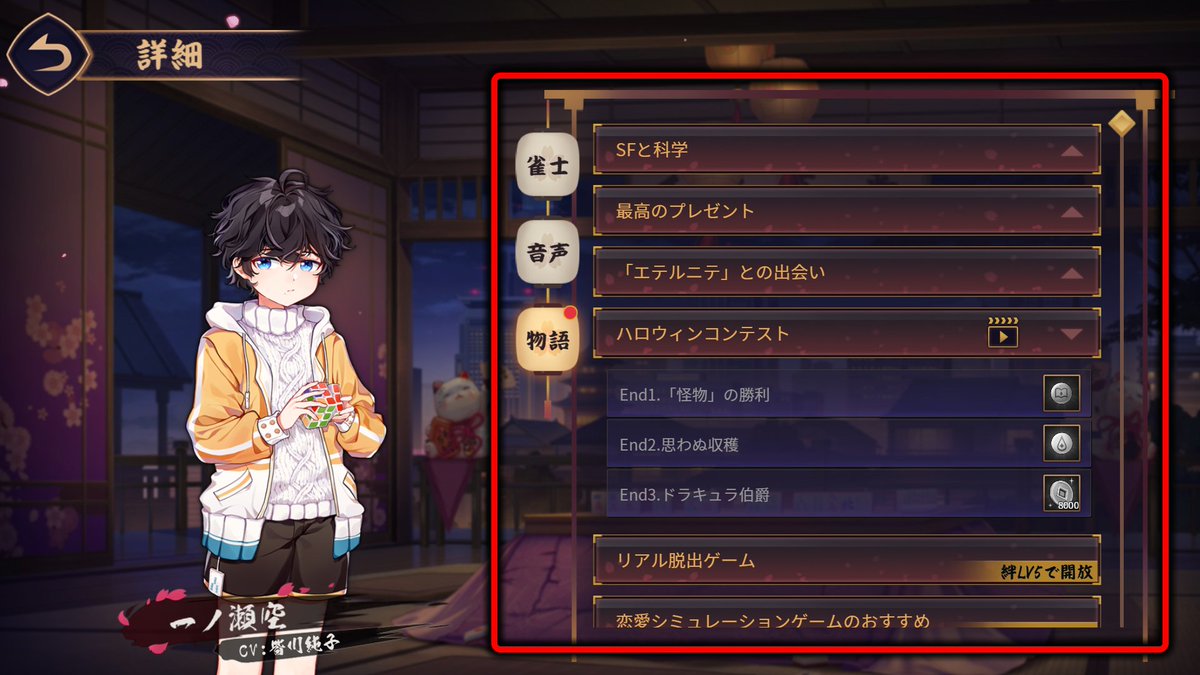Pick the End3.ドラキュラ伯爵 ending row

820,494
